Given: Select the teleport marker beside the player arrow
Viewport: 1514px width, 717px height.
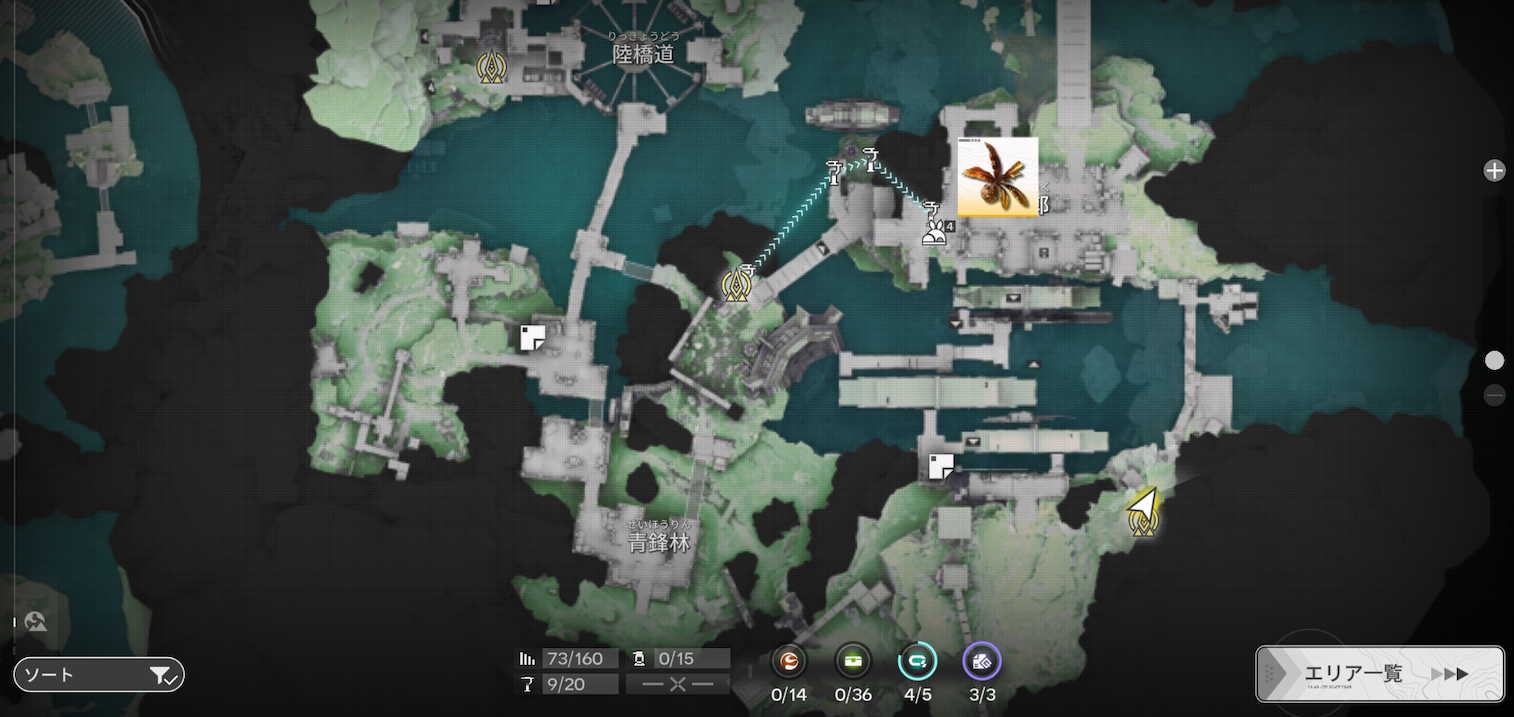Looking at the screenshot, I should point(1142,520).
